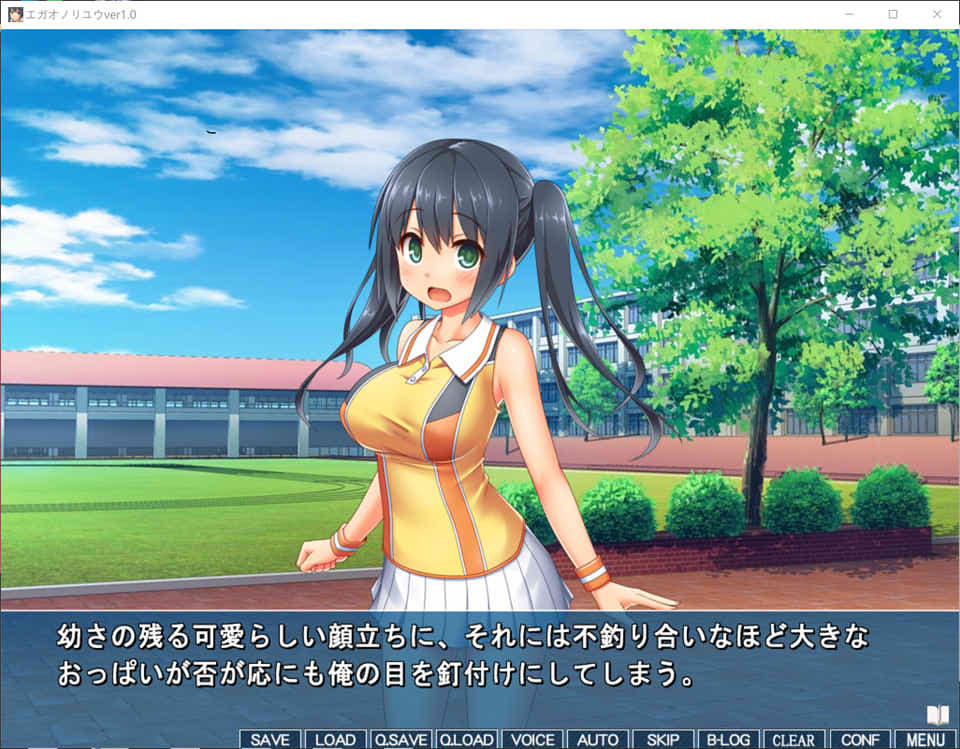Activate SKIP mode
This screenshot has width=960, height=749.
[x=663, y=740]
